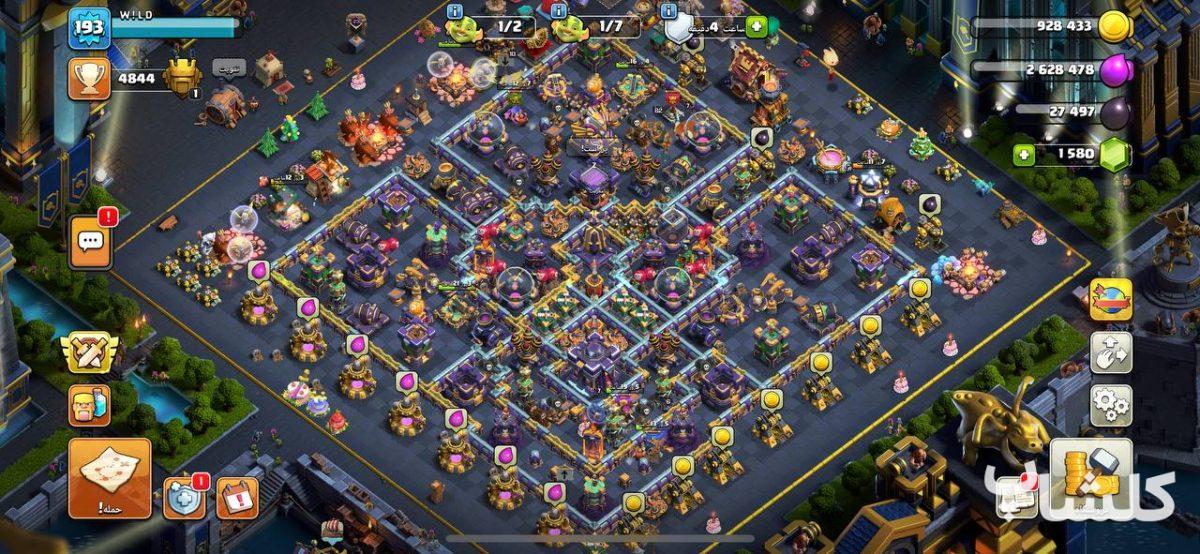Show info for the 1/2 builders
Viewport: 1200px width, 554px height.
point(455,11)
